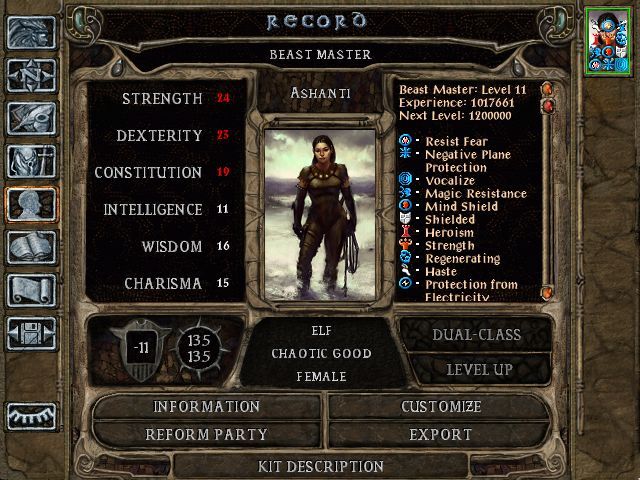The width and height of the screenshot is (640, 480).
Task: Open the Information panel
Action: point(207,407)
